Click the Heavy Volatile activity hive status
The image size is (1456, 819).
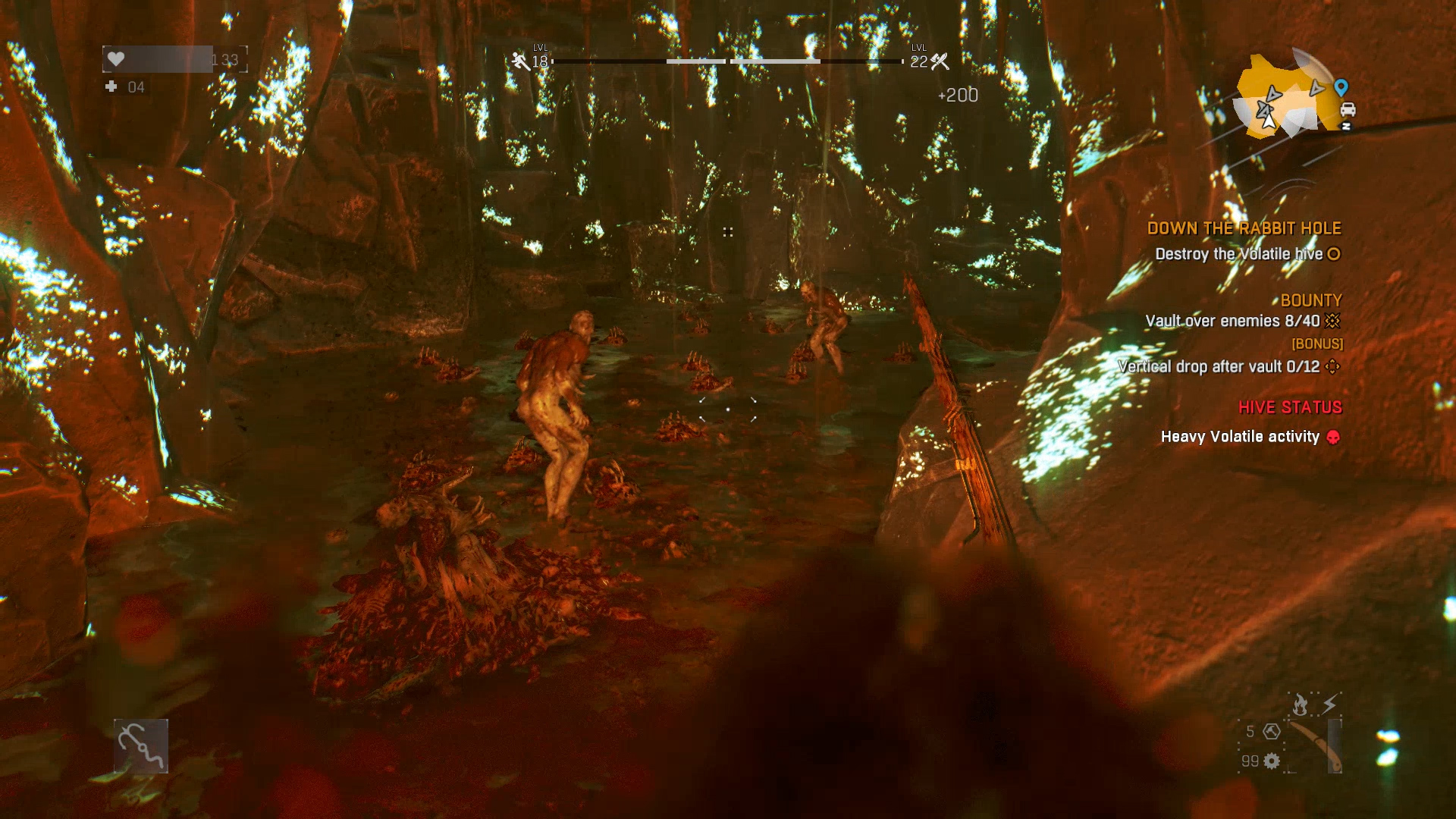pyautogui.click(x=1240, y=437)
